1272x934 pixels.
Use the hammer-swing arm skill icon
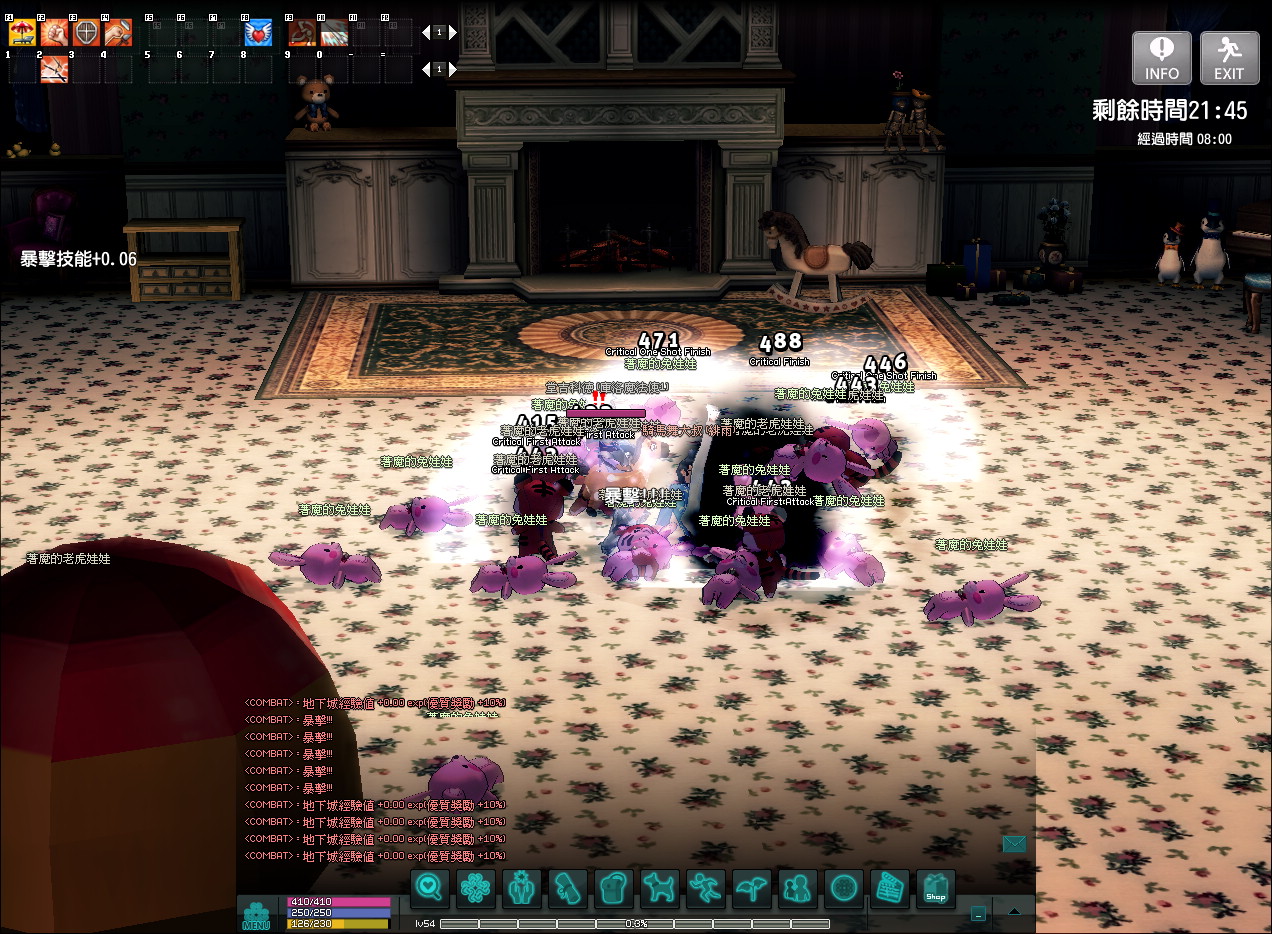click(x=118, y=33)
